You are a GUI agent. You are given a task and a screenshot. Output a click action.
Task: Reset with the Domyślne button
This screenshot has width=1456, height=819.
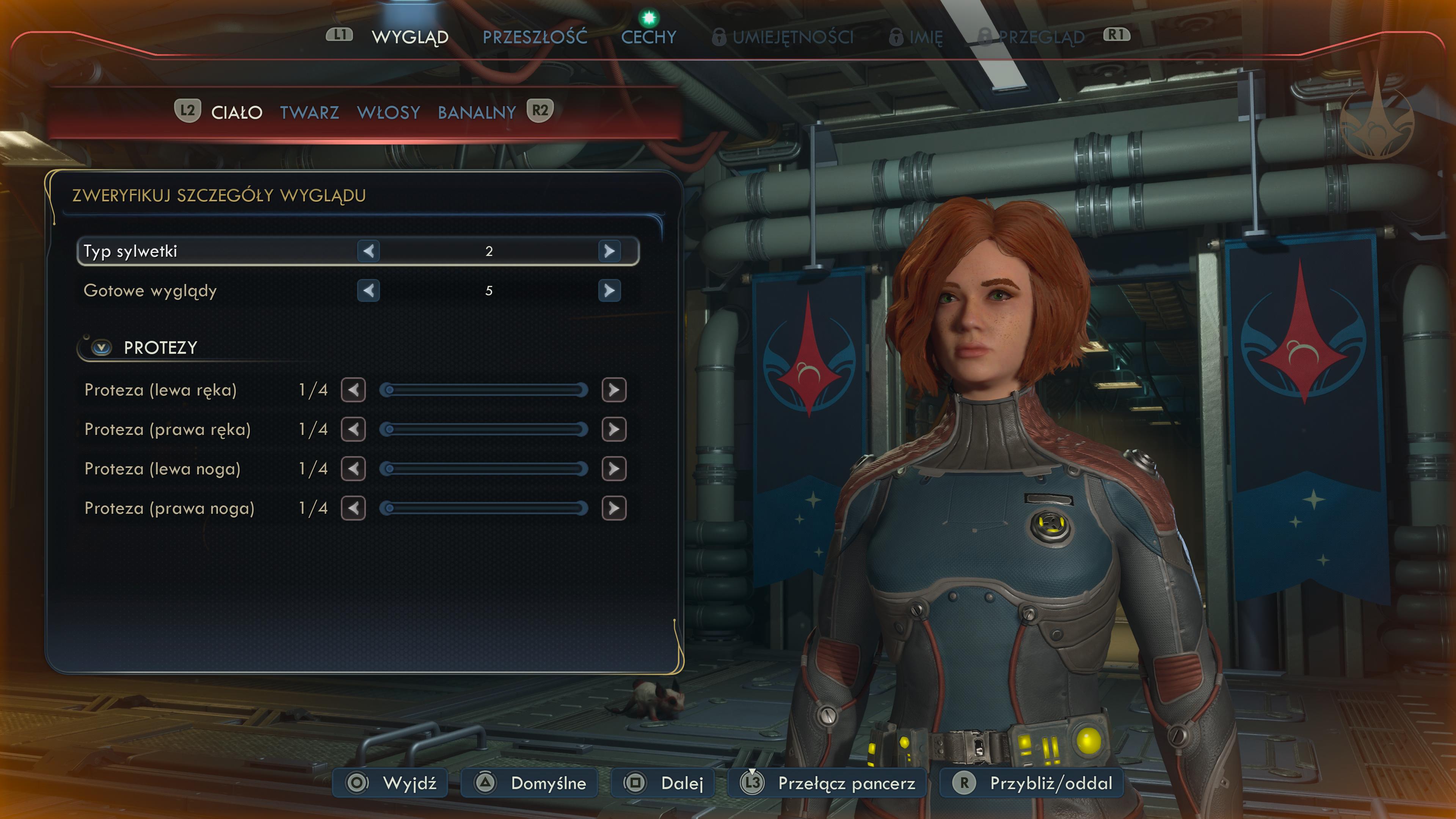tap(530, 783)
